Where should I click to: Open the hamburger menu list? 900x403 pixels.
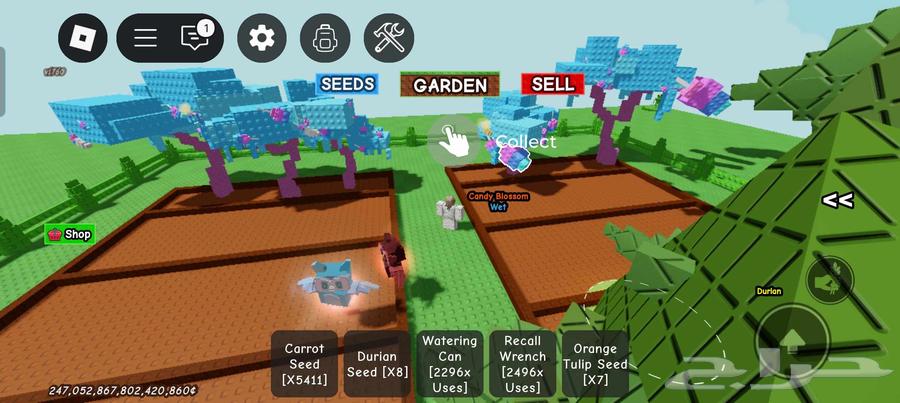146,39
